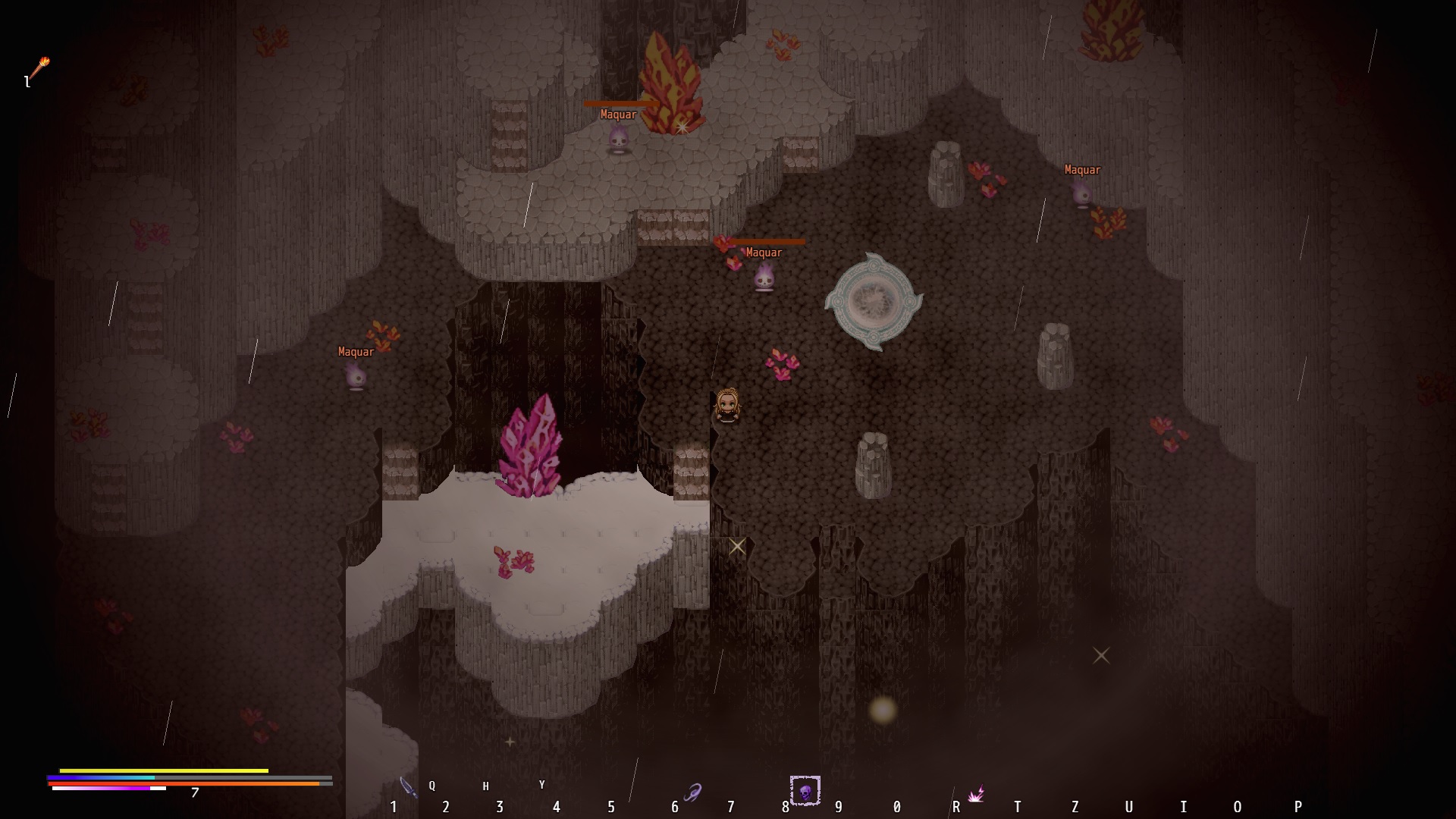Activate the purple swirl skill
This screenshot has height=819, width=1456.
[x=692, y=792]
